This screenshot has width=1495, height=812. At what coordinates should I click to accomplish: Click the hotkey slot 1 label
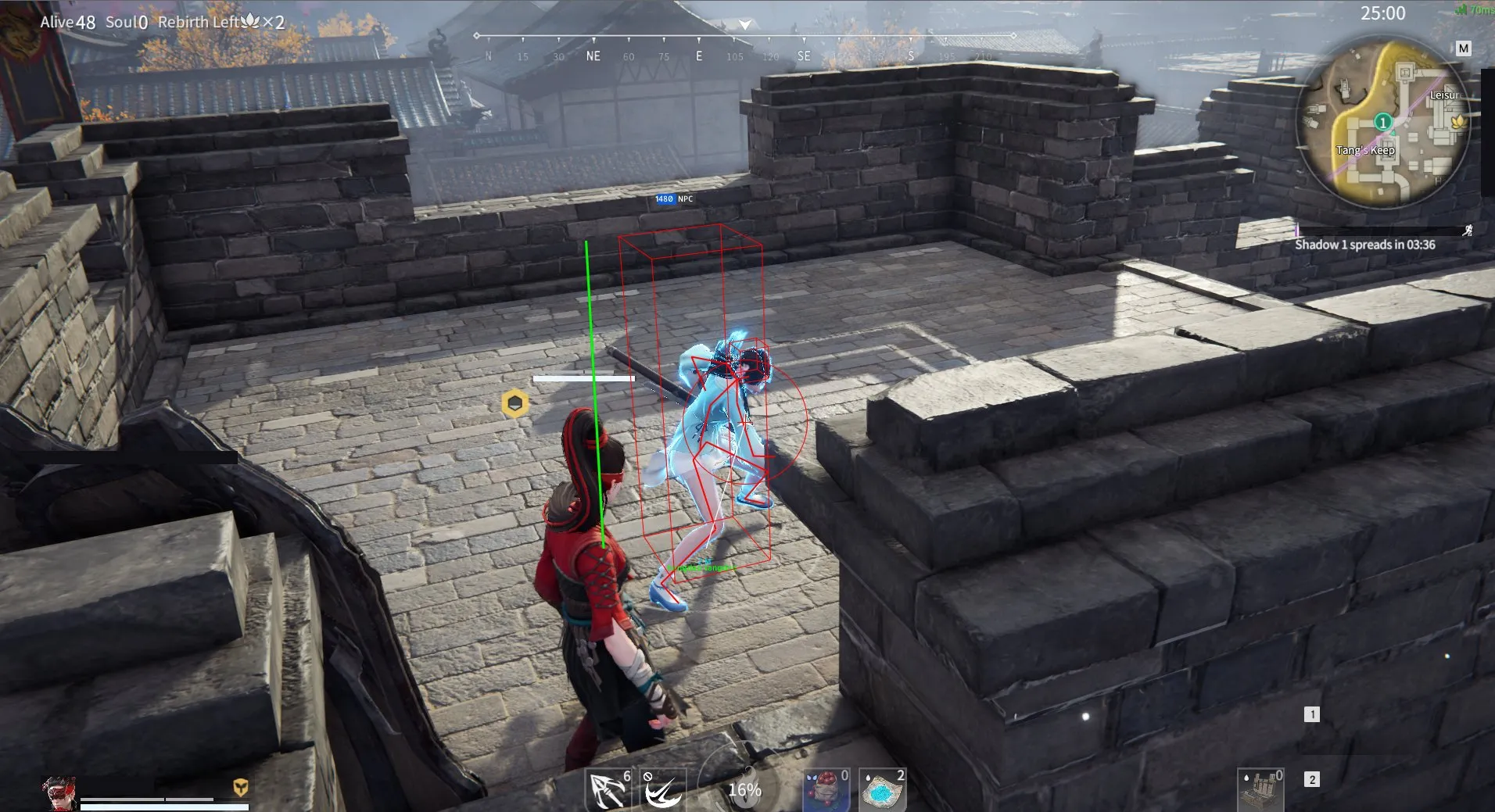click(1310, 714)
